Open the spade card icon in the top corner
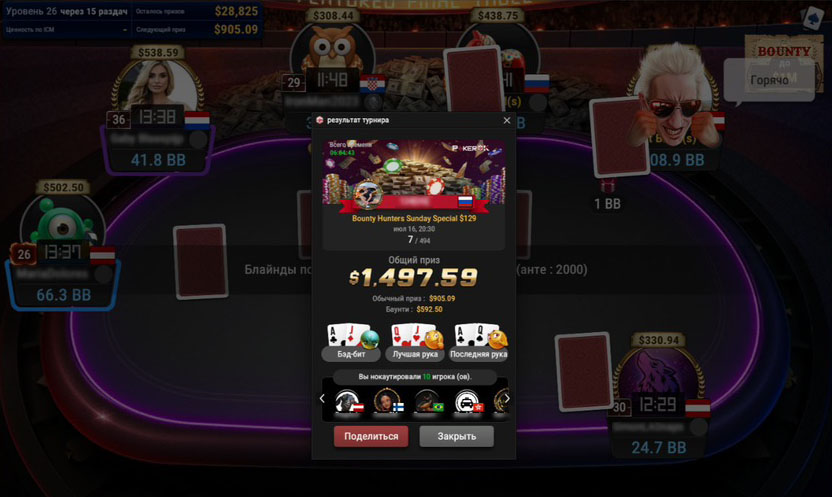832x497 pixels. 807,17
